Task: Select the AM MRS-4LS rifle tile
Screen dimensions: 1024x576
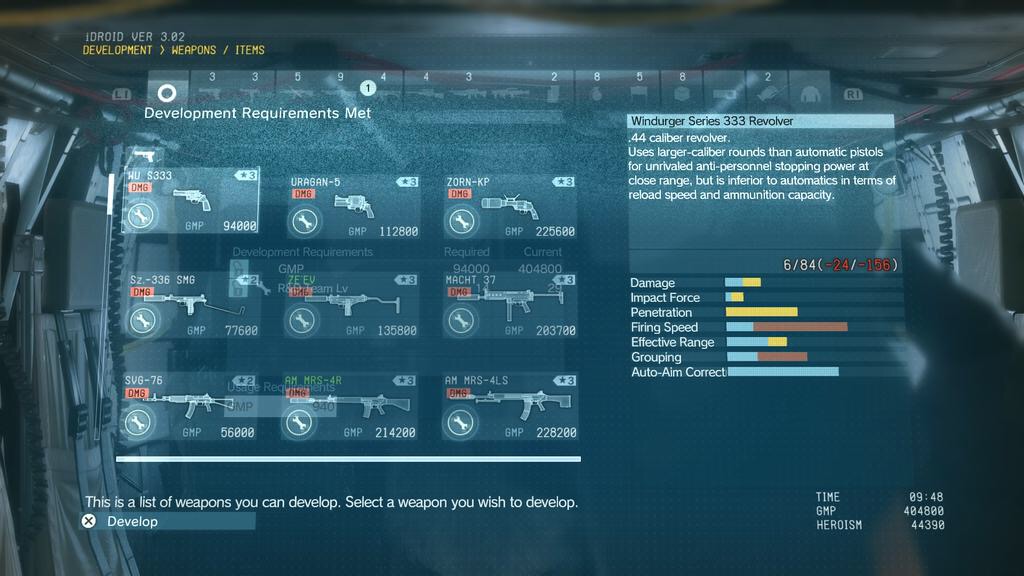Action: coord(510,407)
